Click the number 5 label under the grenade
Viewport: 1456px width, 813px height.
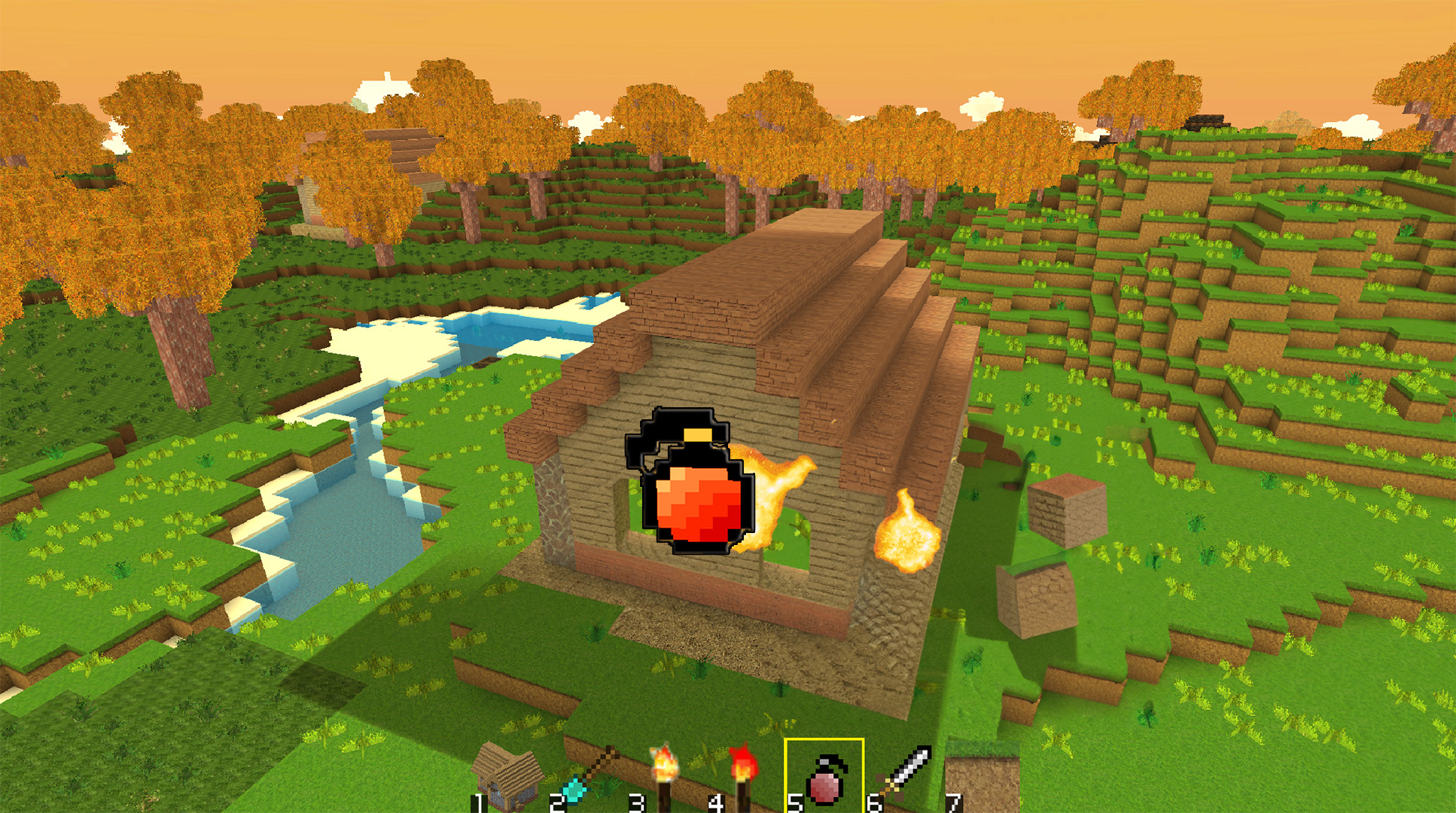[x=795, y=805]
